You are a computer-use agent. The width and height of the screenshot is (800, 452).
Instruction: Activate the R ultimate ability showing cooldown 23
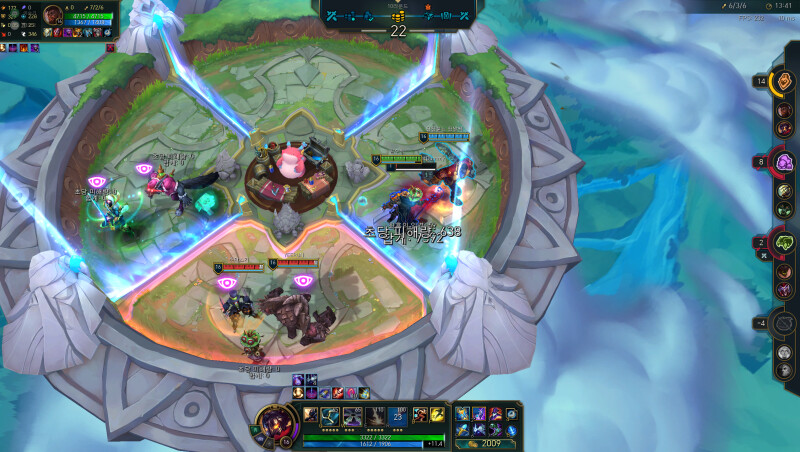tap(396, 414)
